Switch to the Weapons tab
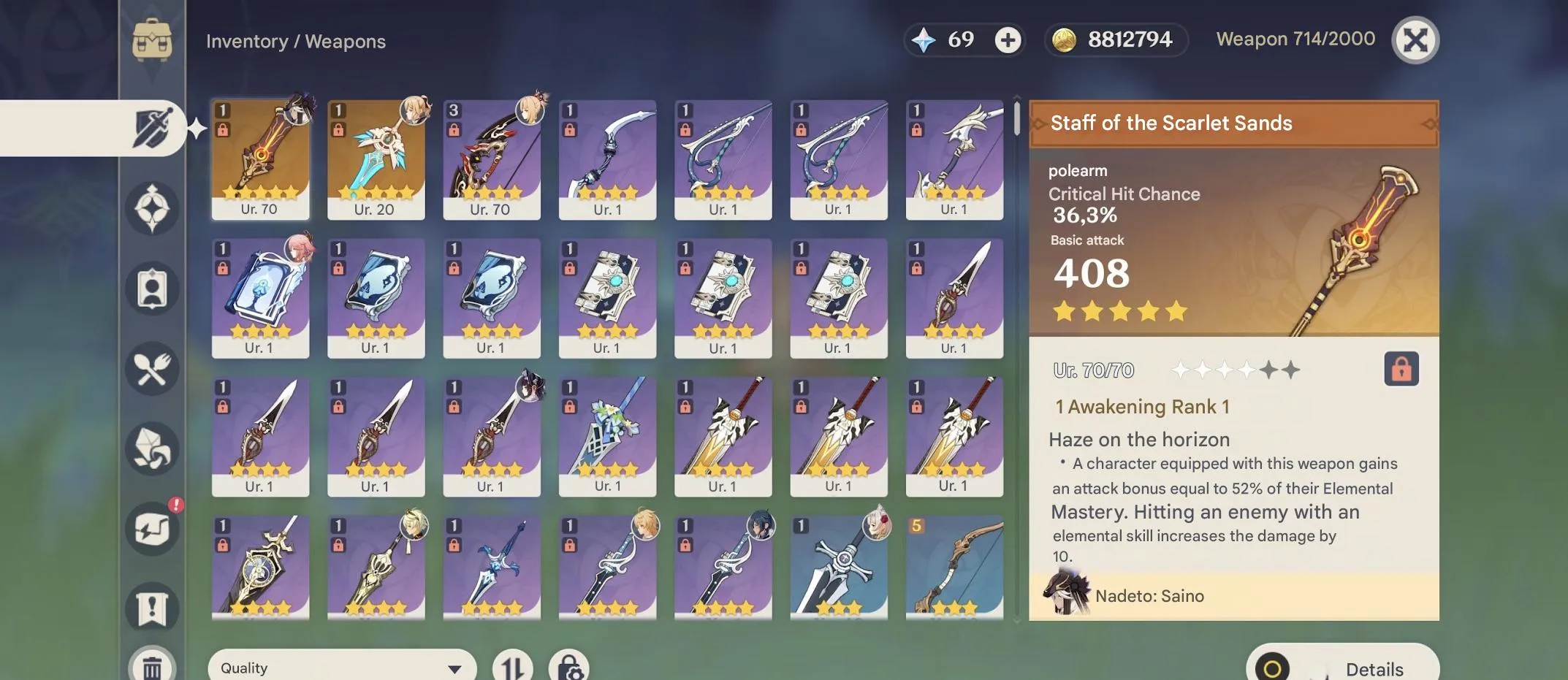 153,129
